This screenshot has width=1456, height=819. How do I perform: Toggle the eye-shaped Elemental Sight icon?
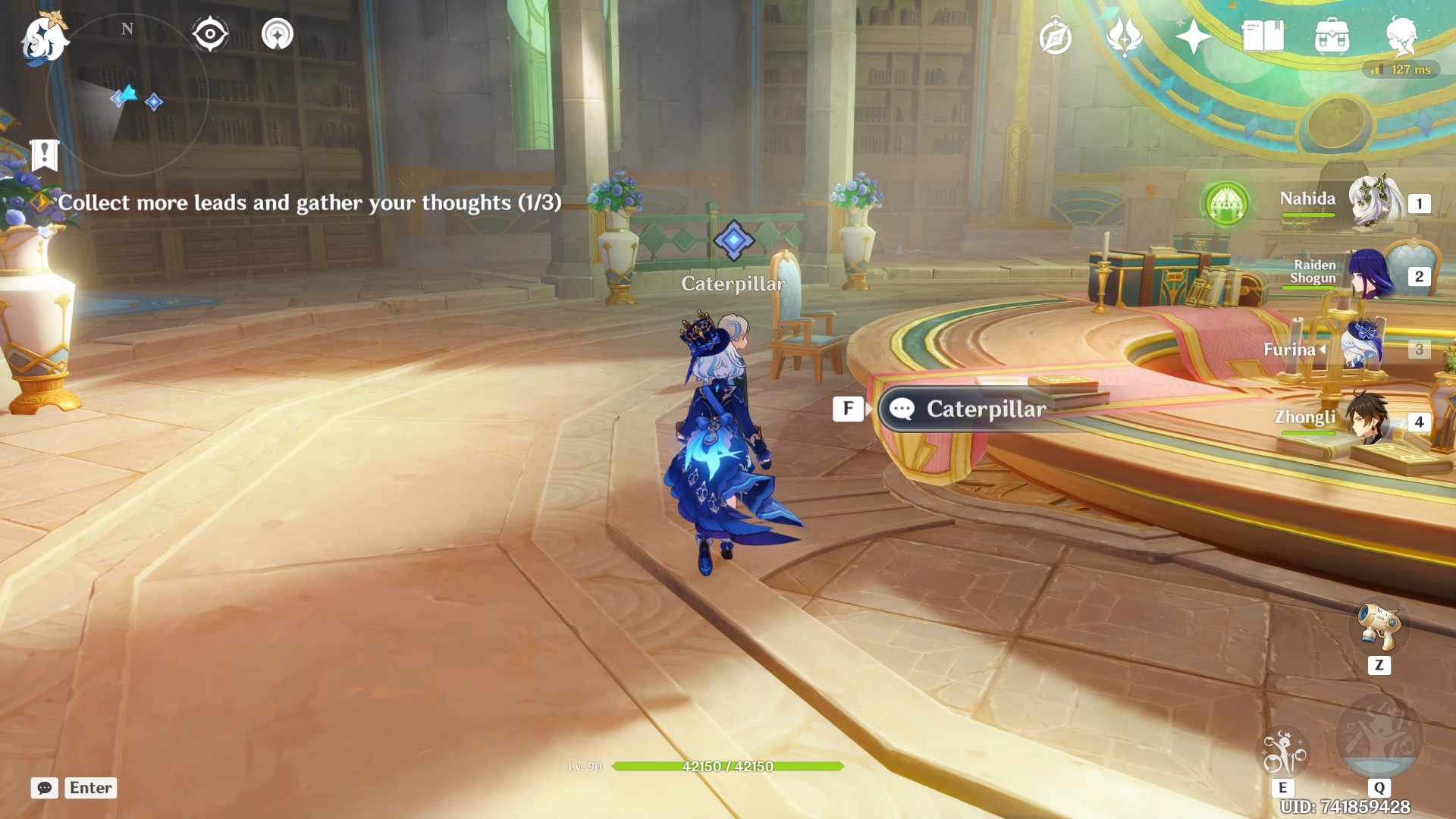coord(210,34)
